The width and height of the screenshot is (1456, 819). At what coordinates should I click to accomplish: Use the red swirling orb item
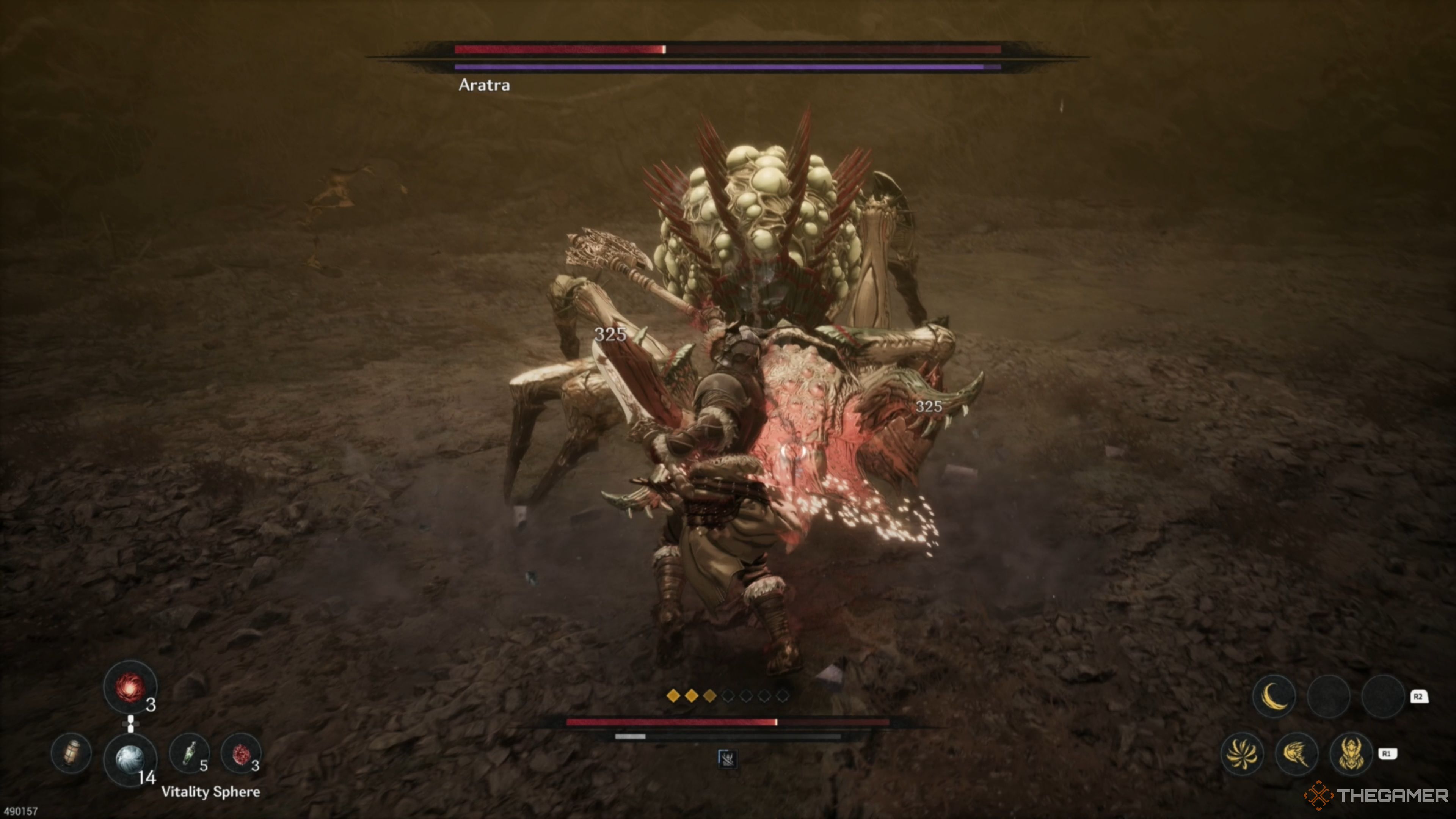click(x=129, y=687)
